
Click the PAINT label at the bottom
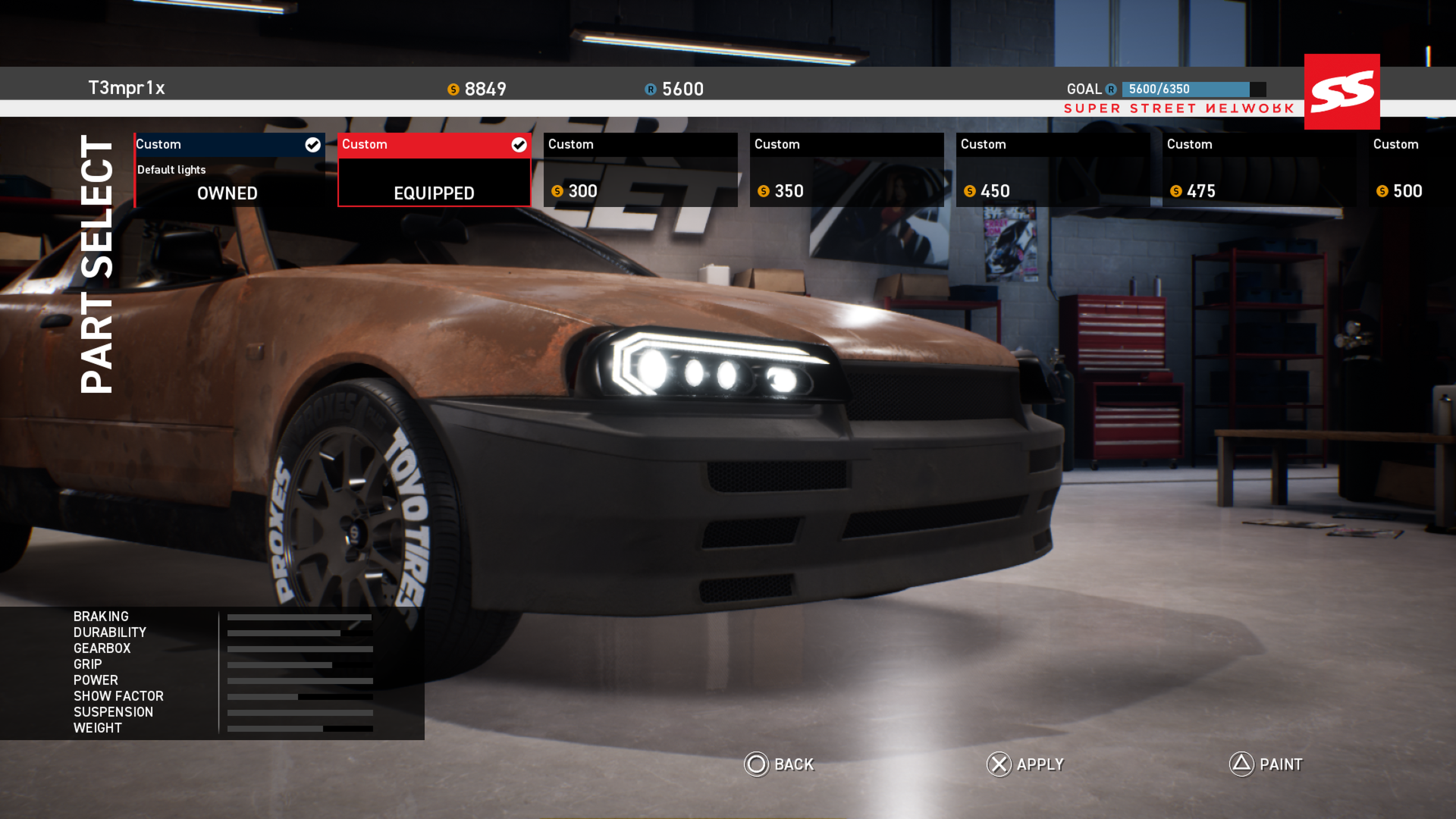point(1282,764)
